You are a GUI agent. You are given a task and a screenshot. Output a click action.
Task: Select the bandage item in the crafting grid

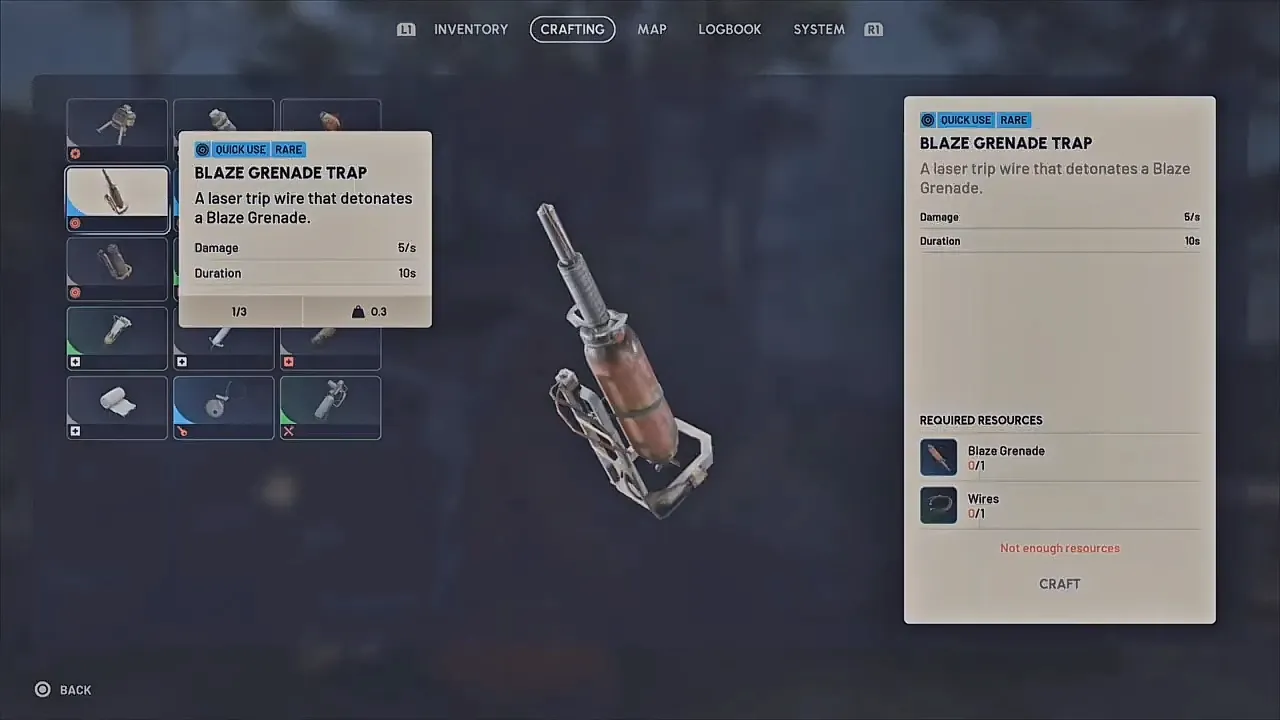point(117,407)
